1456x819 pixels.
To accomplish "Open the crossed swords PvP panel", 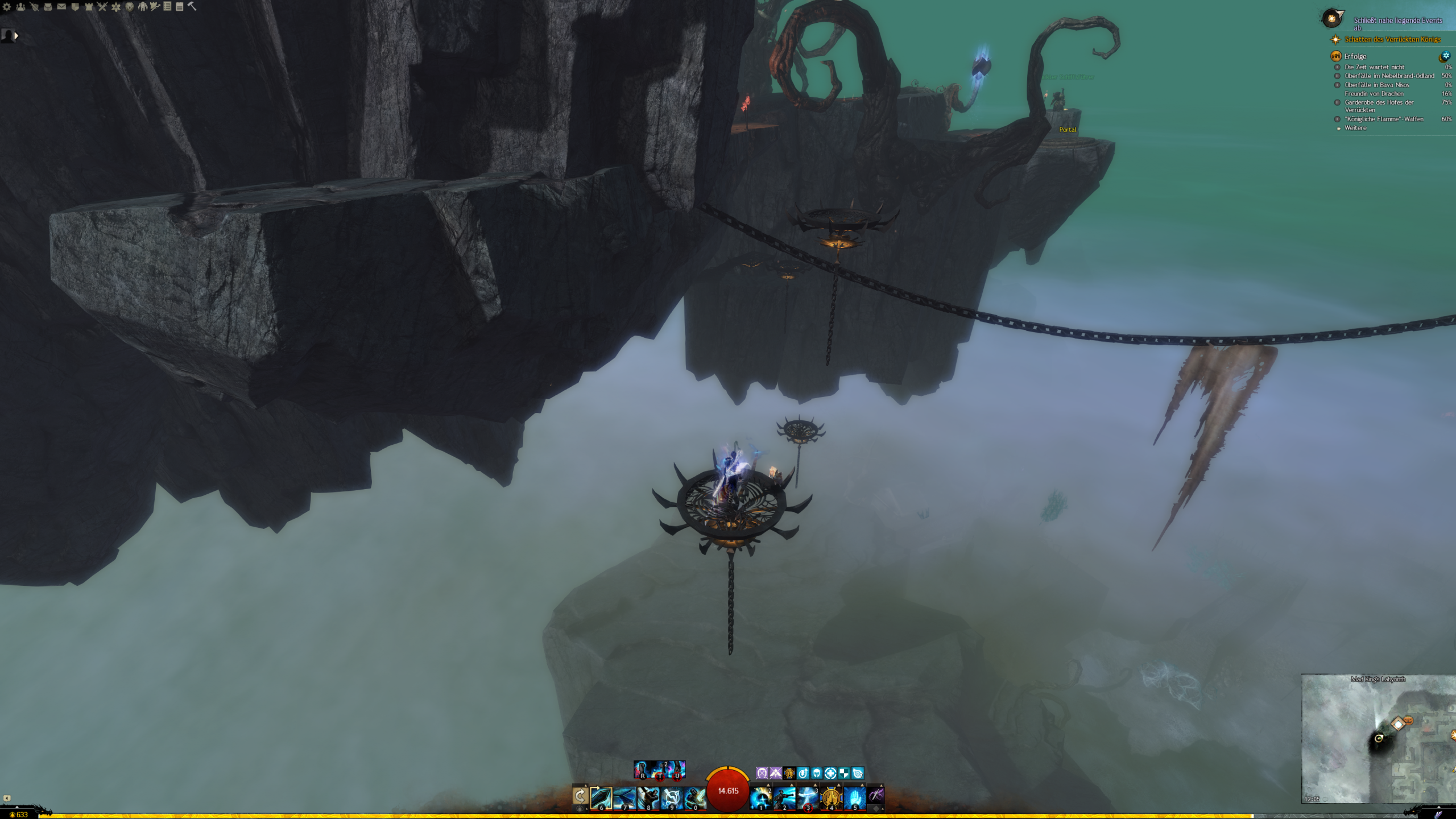I will tap(102, 7).
